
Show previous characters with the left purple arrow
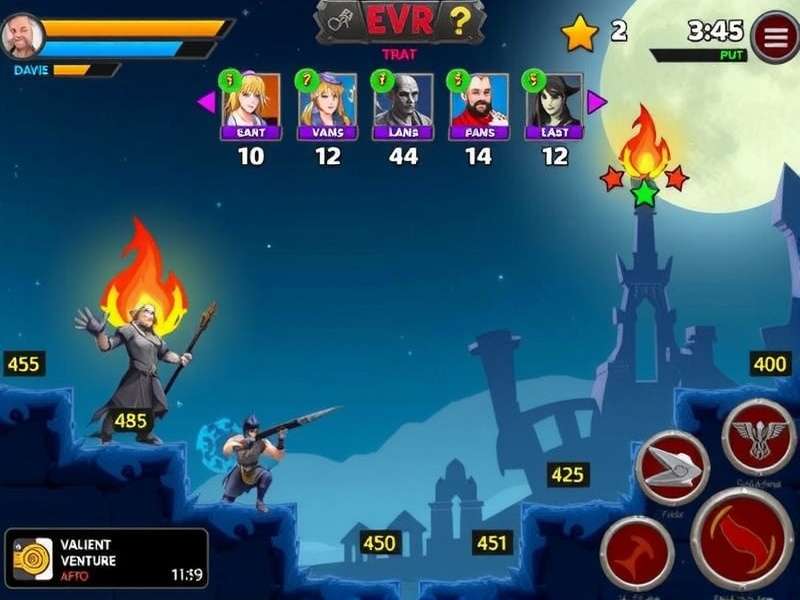(x=206, y=101)
